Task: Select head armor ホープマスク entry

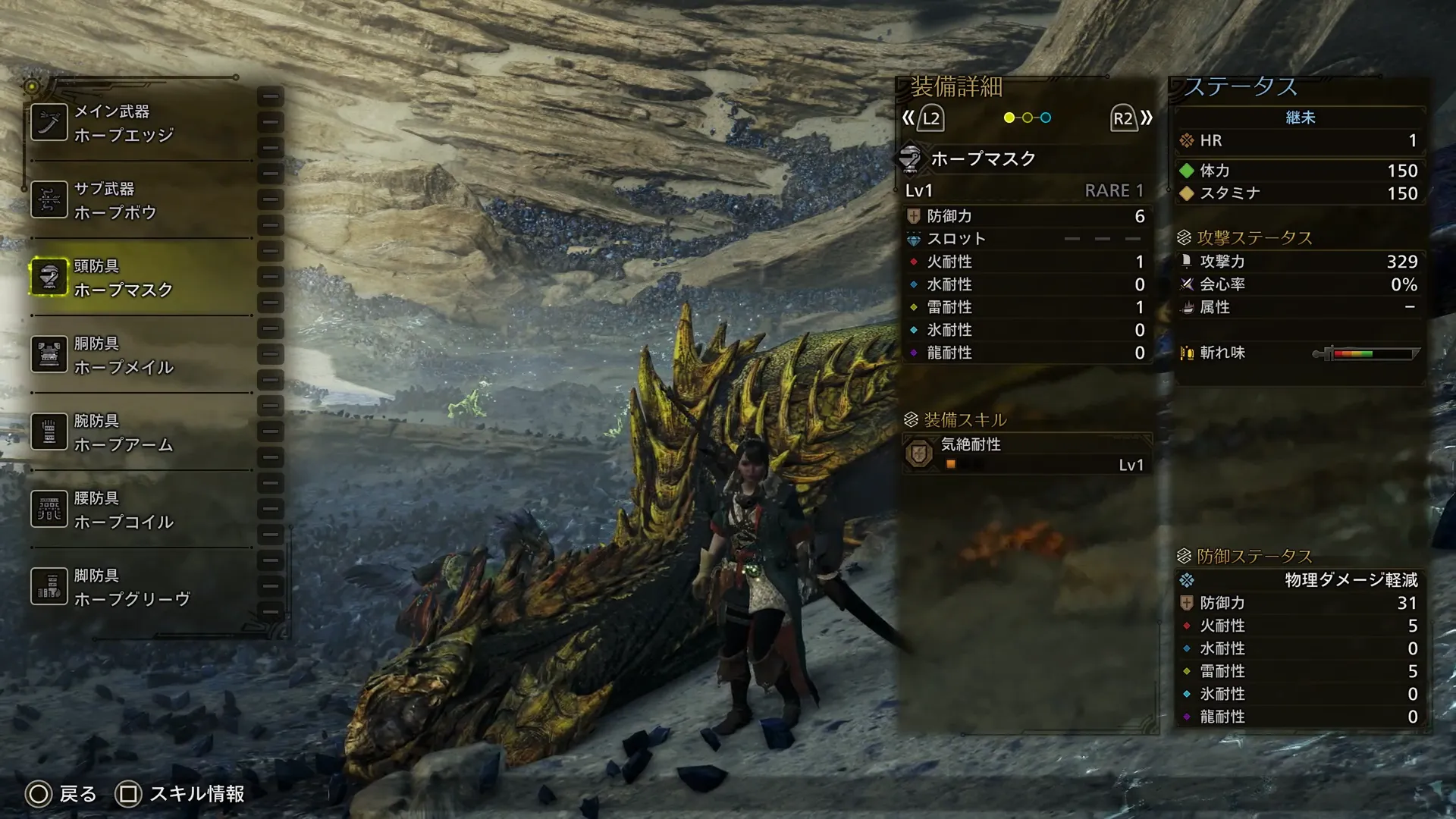Action: tap(140, 278)
